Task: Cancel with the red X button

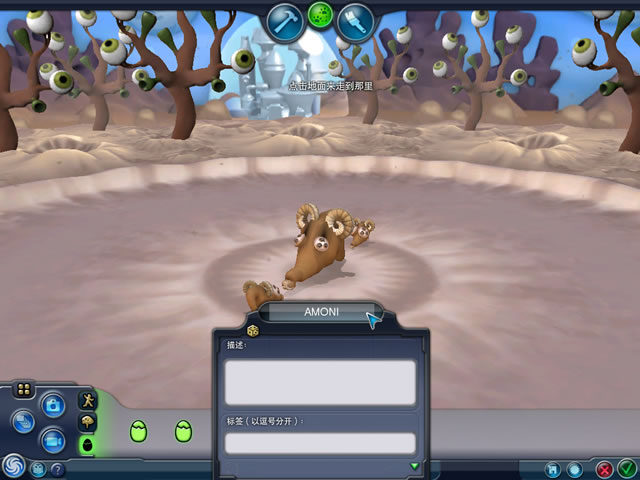Action: pyautogui.click(x=604, y=468)
